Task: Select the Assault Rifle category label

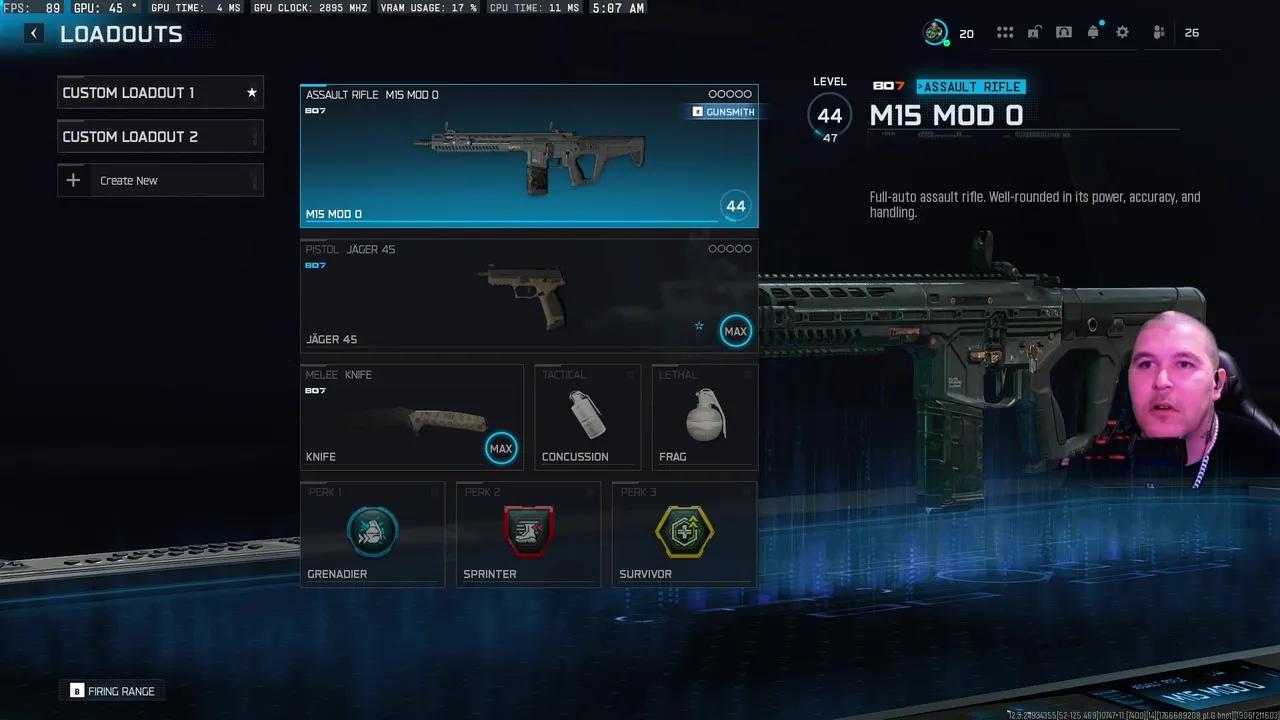Action: (x=969, y=87)
